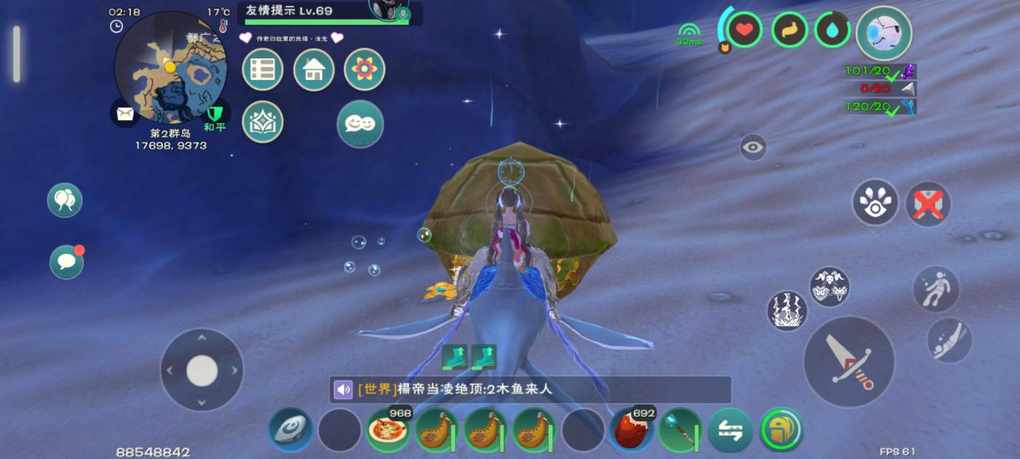Select the pizza food slot with 968

[x=387, y=431]
